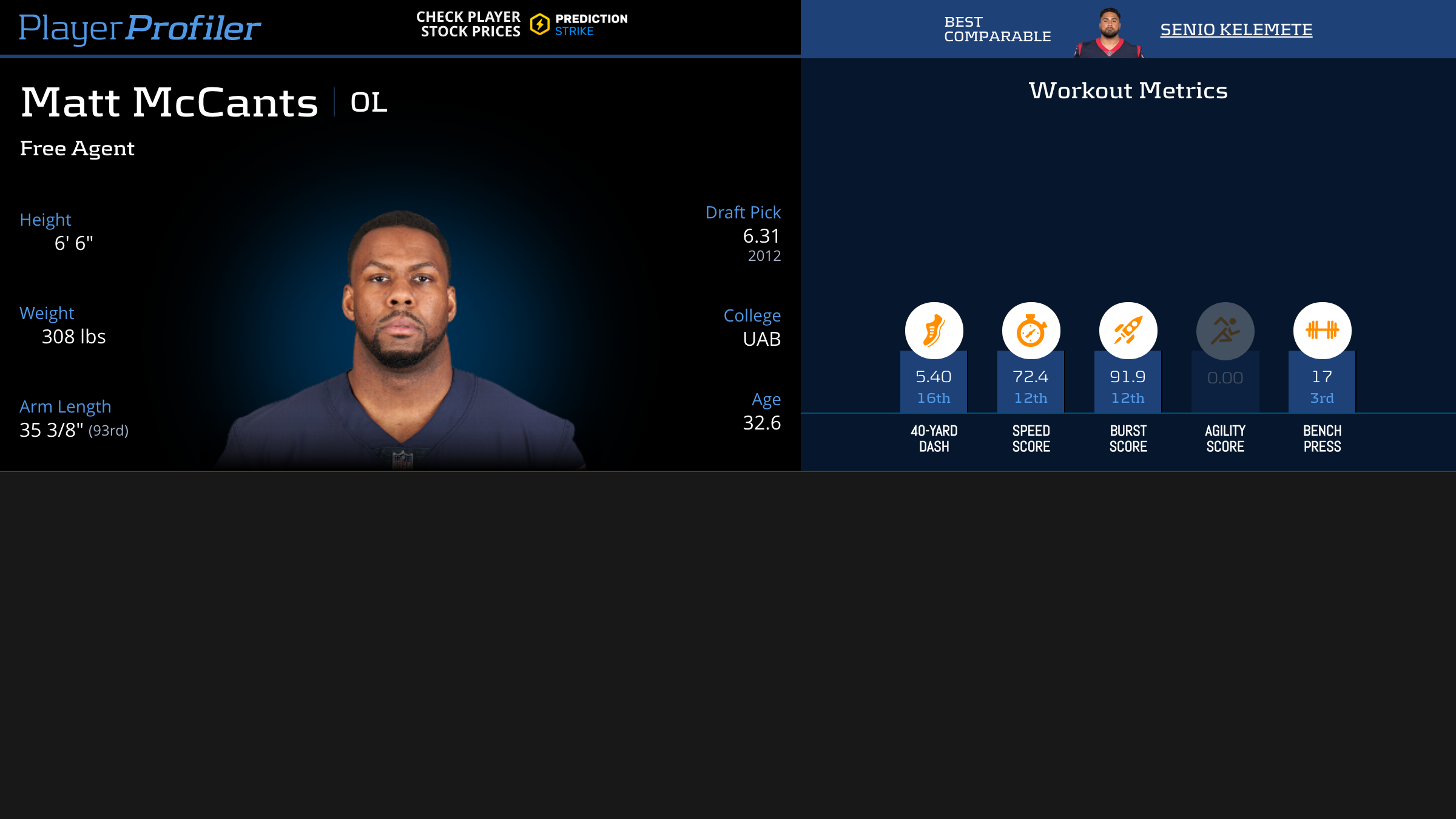
Task: Click Senio Kelemete's headshot thumbnail
Action: pos(1109,33)
